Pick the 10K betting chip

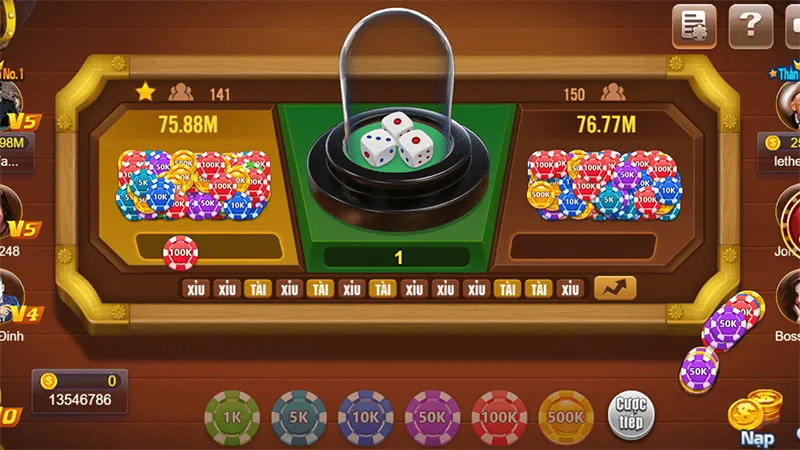[366, 417]
